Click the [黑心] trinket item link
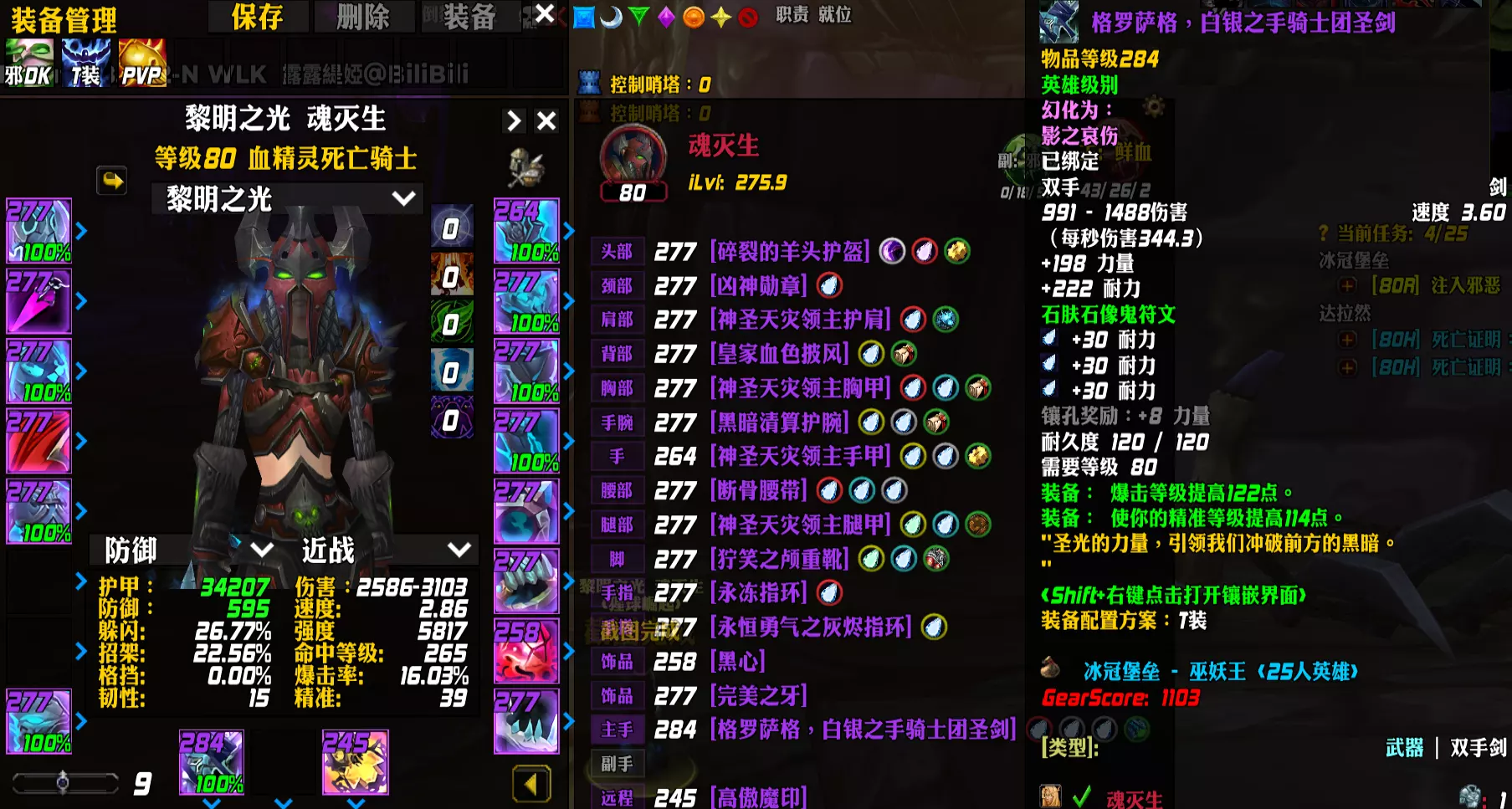The height and width of the screenshot is (809, 1512). pos(740,662)
